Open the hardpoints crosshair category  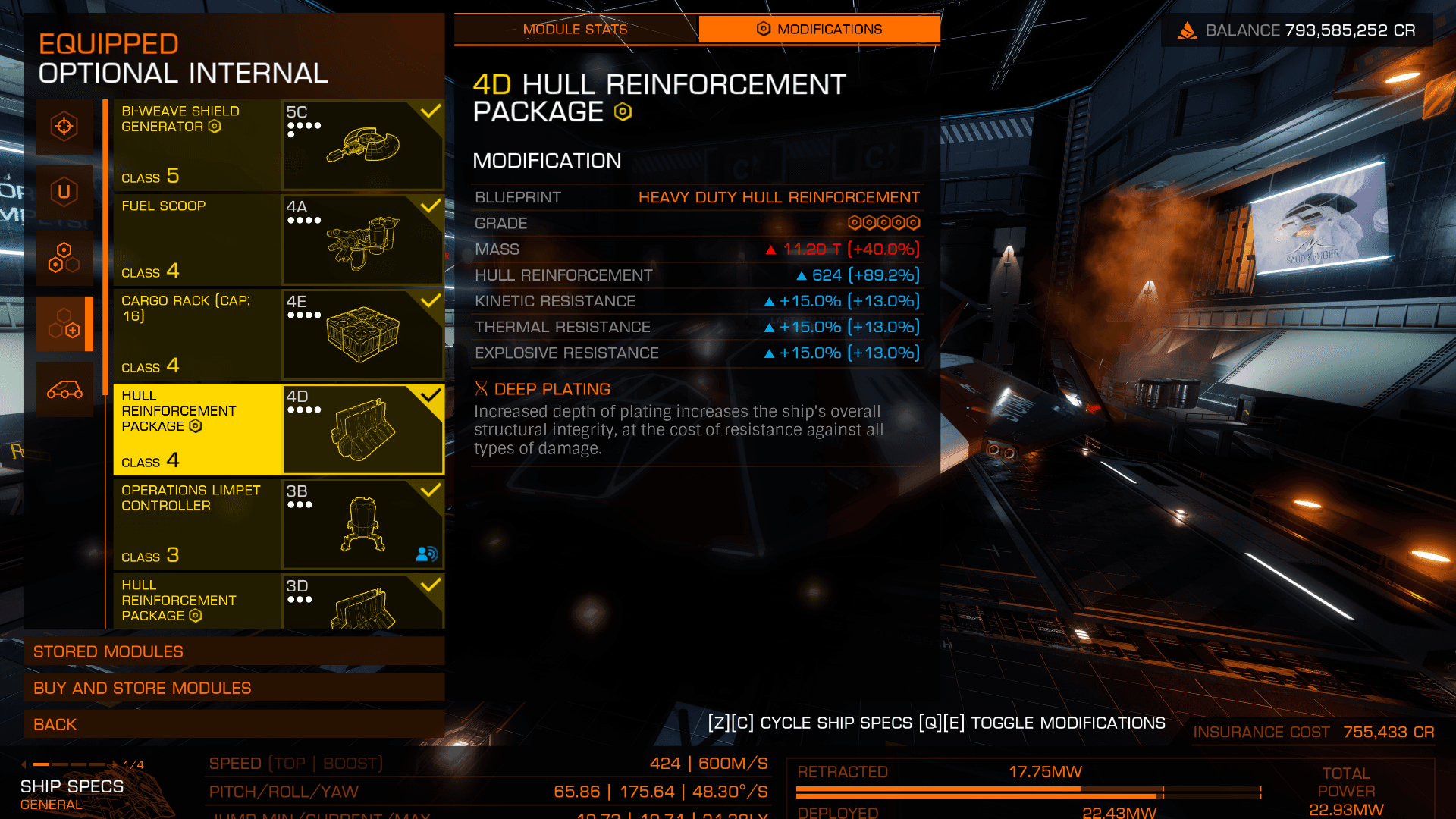click(x=64, y=127)
